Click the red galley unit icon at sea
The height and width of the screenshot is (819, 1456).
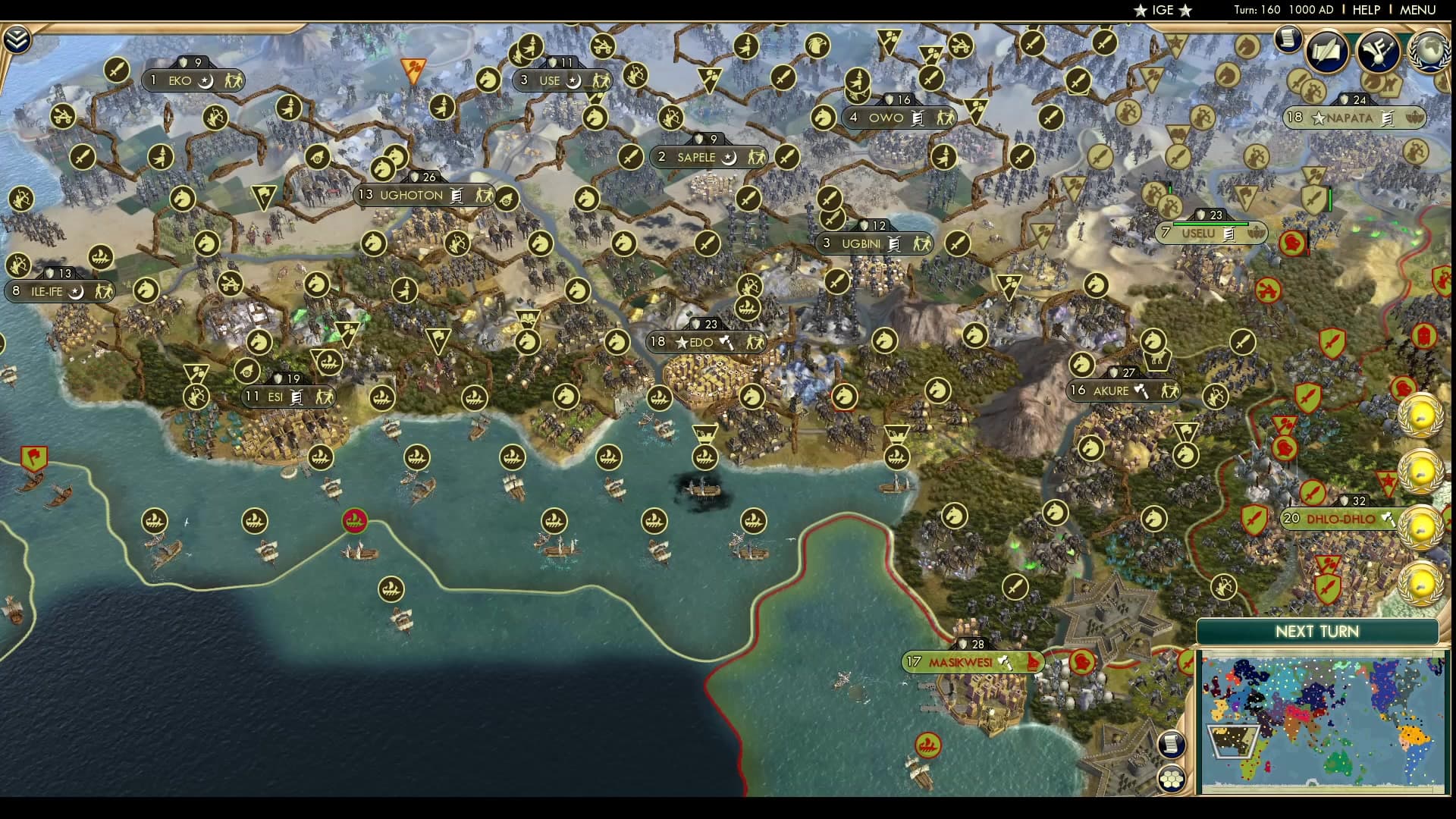(355, 522)
